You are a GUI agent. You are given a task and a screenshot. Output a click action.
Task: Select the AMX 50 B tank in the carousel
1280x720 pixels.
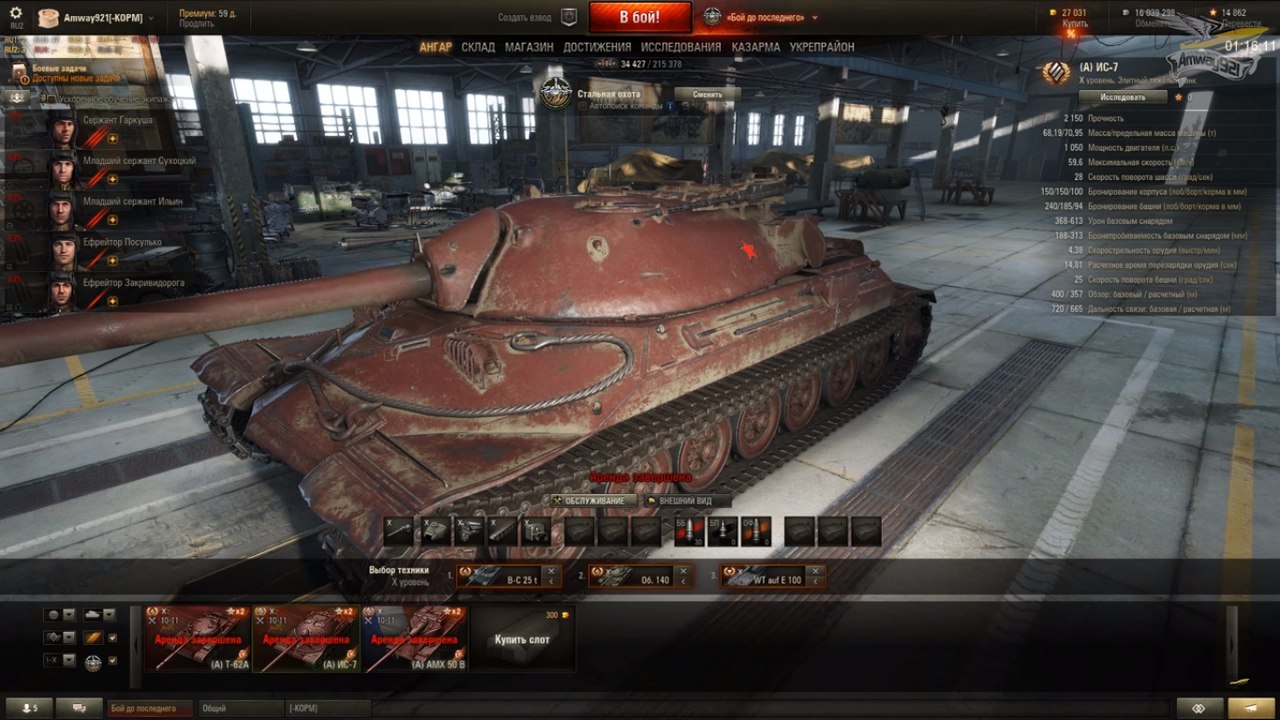click(x=414, y=638)
